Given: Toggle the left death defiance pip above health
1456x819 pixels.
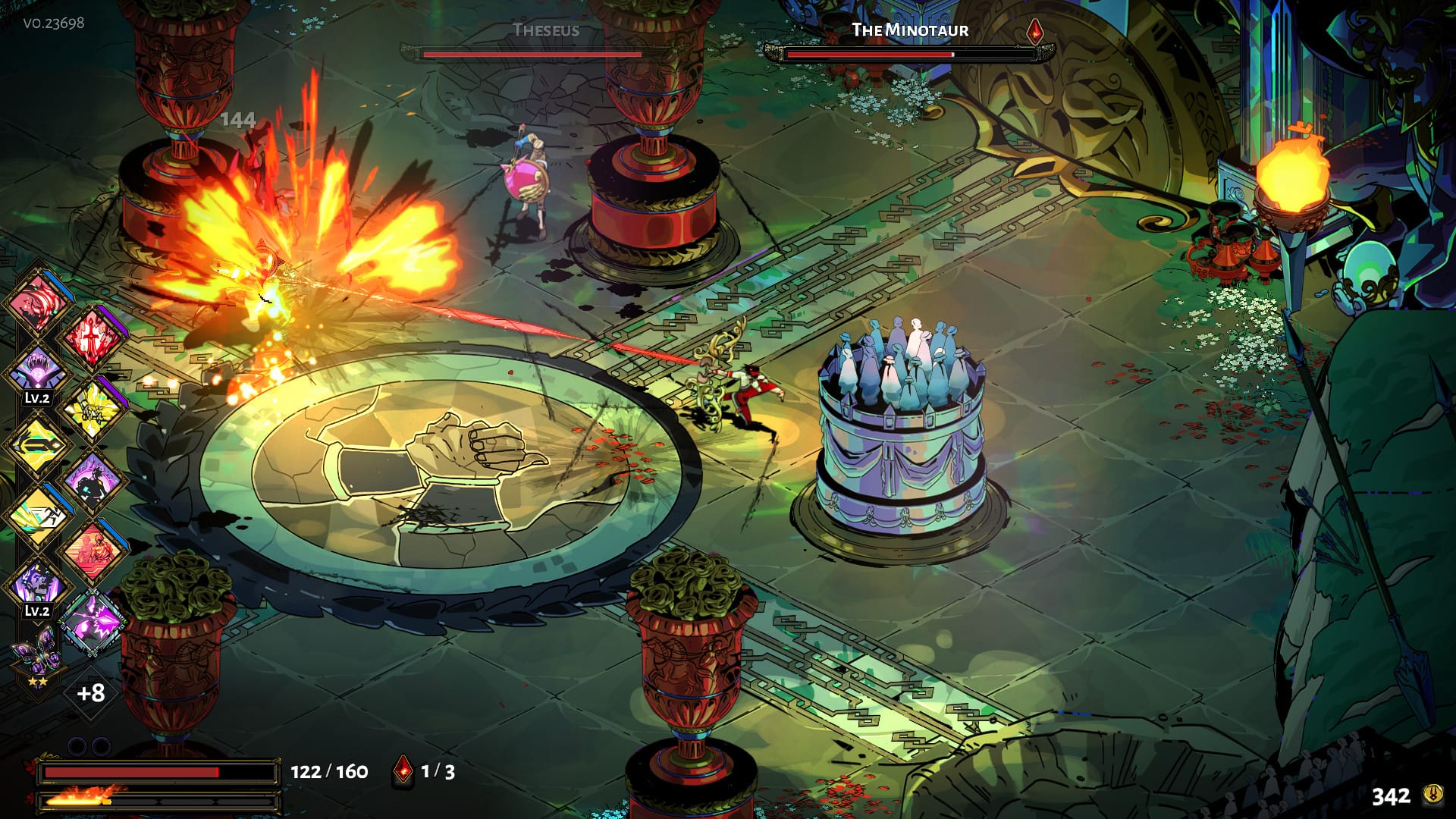Looking at the screenshot, I should point(78,744).
